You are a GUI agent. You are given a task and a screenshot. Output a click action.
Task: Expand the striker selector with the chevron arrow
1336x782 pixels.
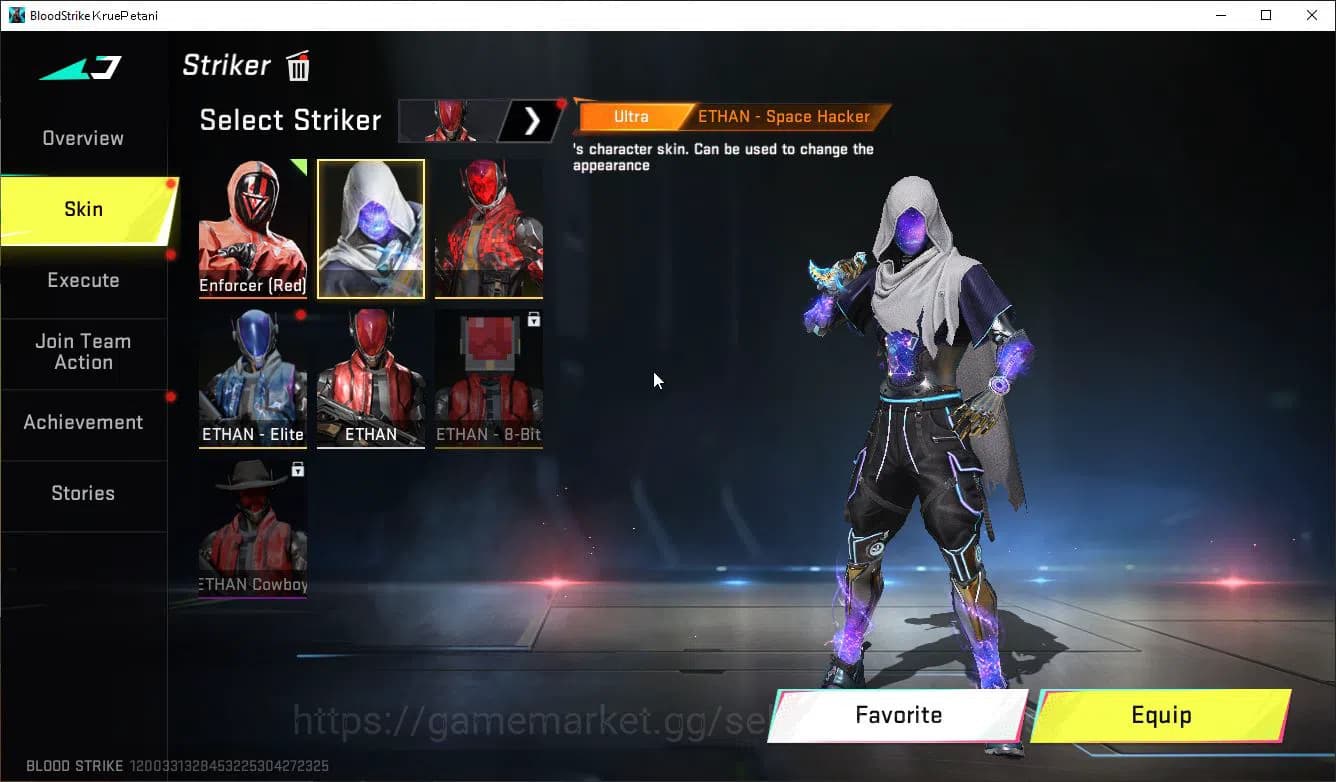point(531,120)
